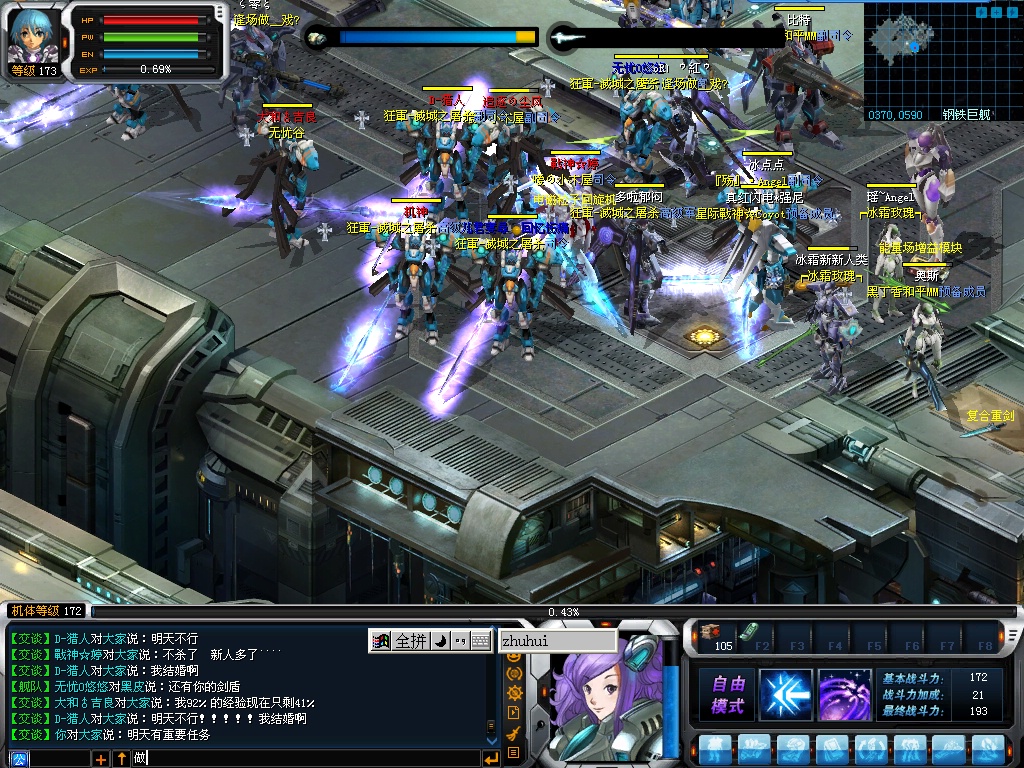Image resolution: width=1024 pixels, height=768 pixels.
Task: Use the item slot showing 105
Action: tap(714, 636)
